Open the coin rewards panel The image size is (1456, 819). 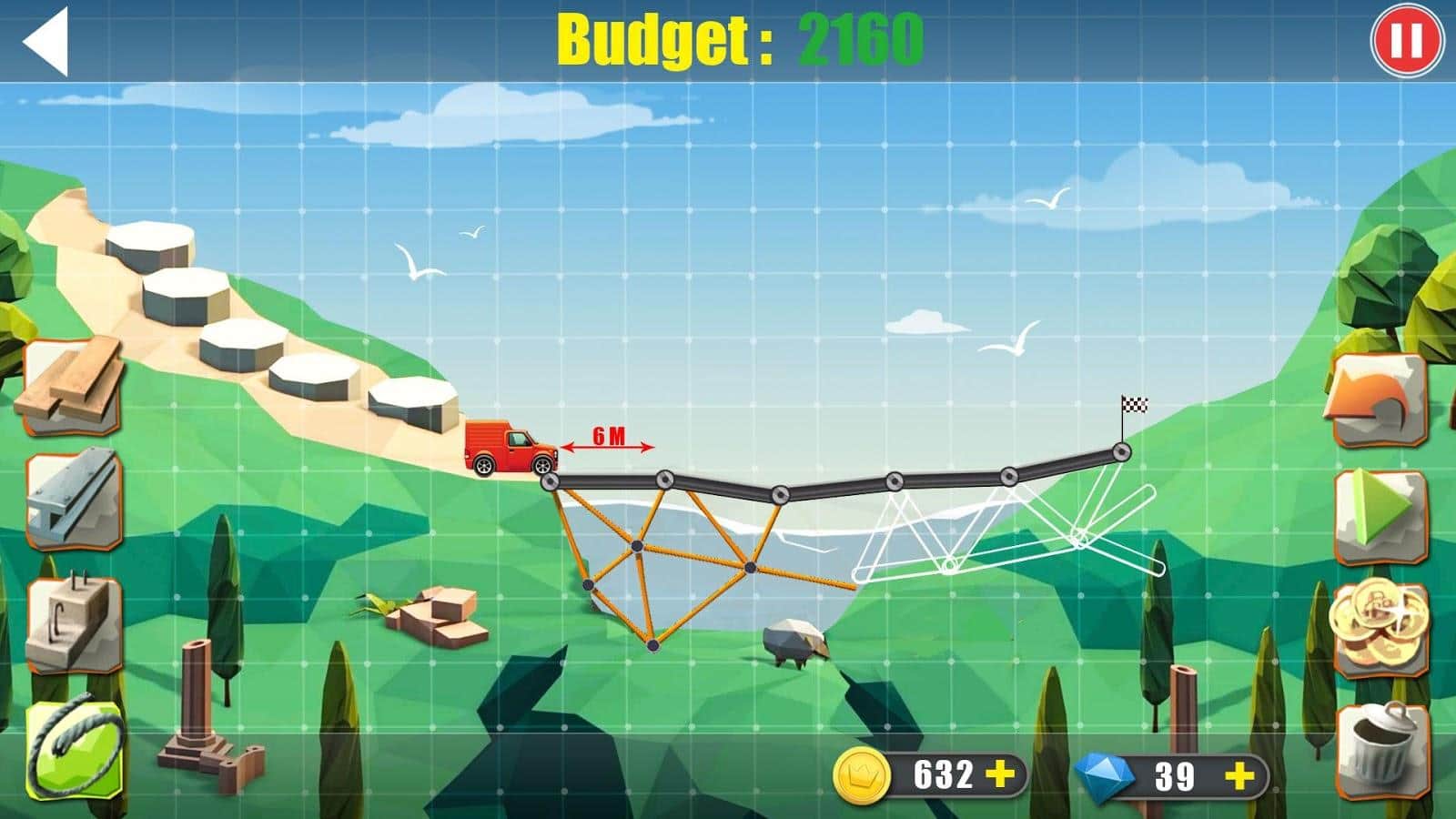1379,628
